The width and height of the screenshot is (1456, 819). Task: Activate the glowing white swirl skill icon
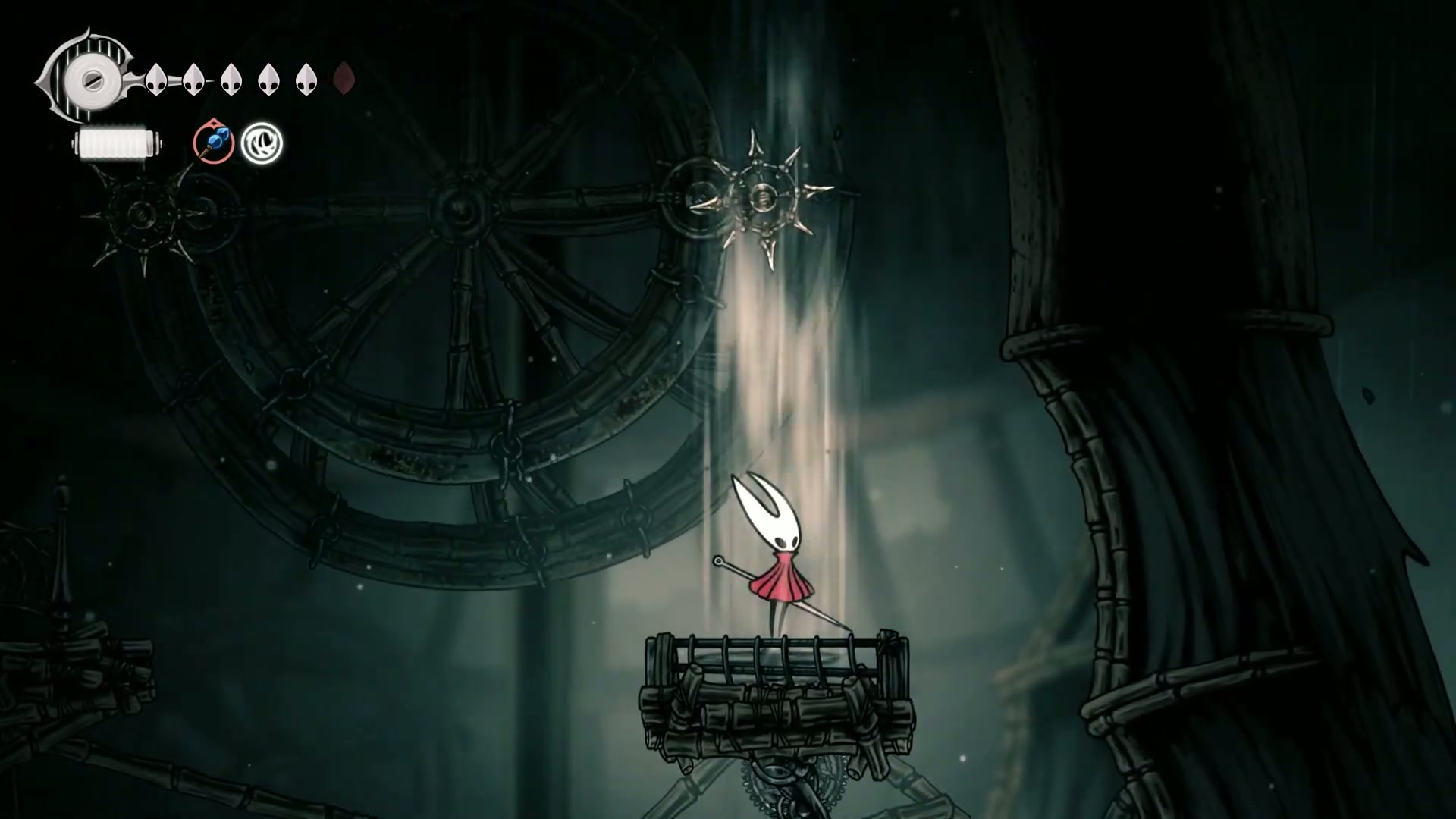click(x=262, y=143)
